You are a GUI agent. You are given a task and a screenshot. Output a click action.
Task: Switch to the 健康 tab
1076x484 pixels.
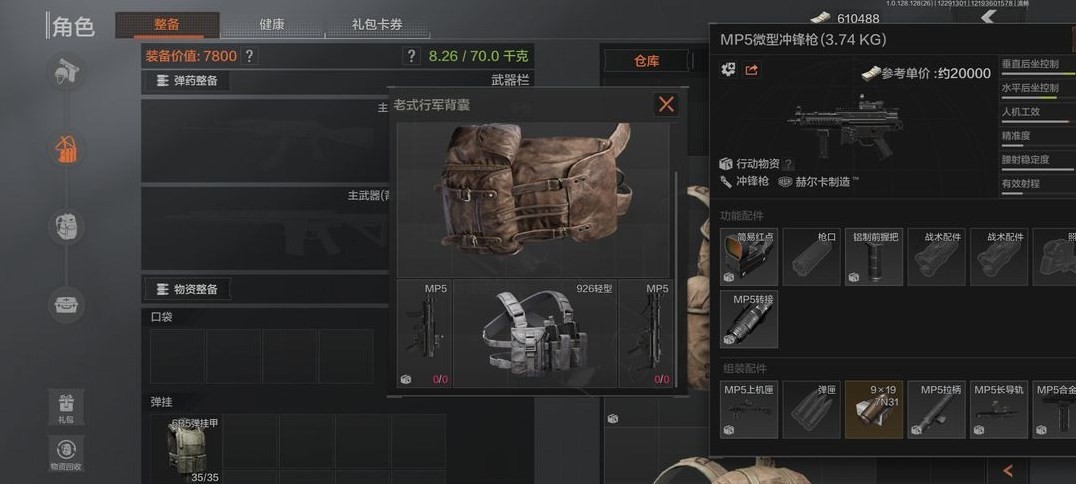click(271, 24)
